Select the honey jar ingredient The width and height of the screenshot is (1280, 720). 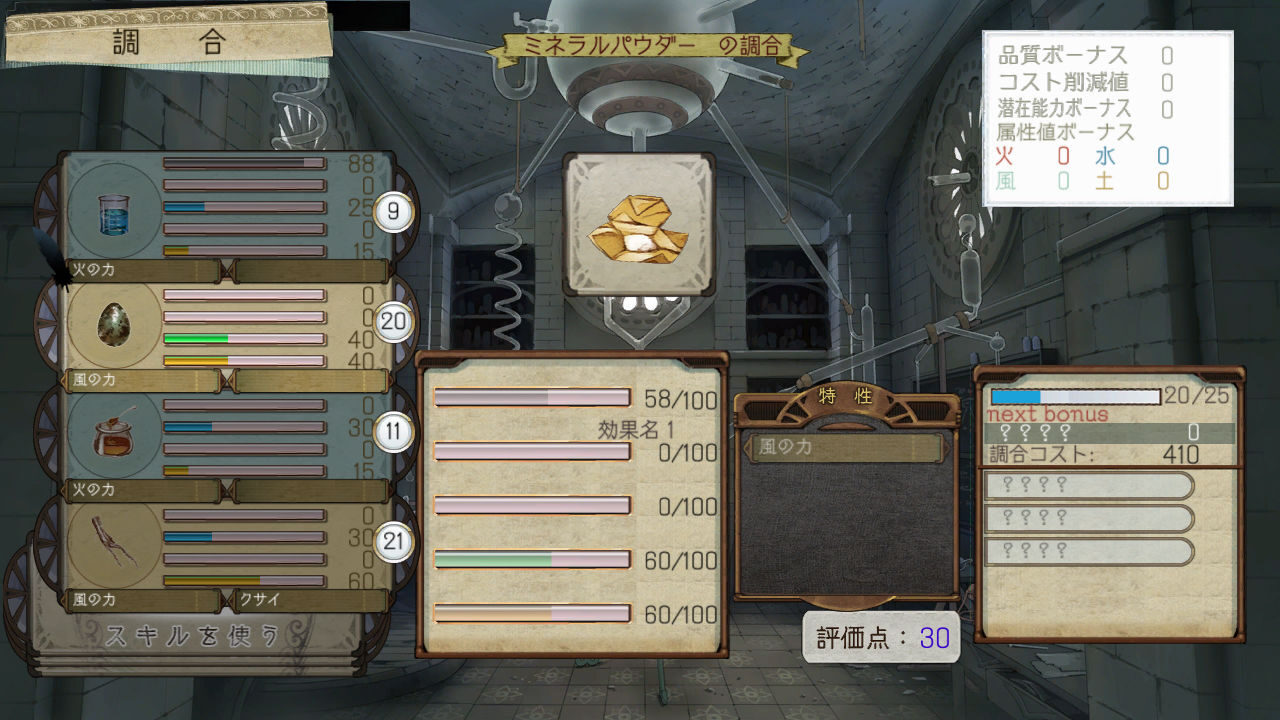coord(113,437)
